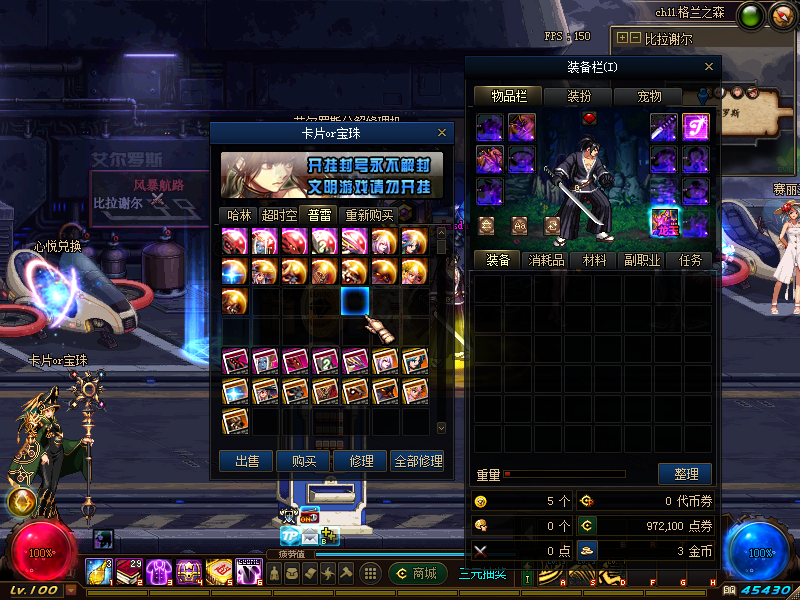Screen dimensions: 800x600
Task: Switch to the 哈林 shop tab
Action: pyautogui.click(x=239, y=215)
